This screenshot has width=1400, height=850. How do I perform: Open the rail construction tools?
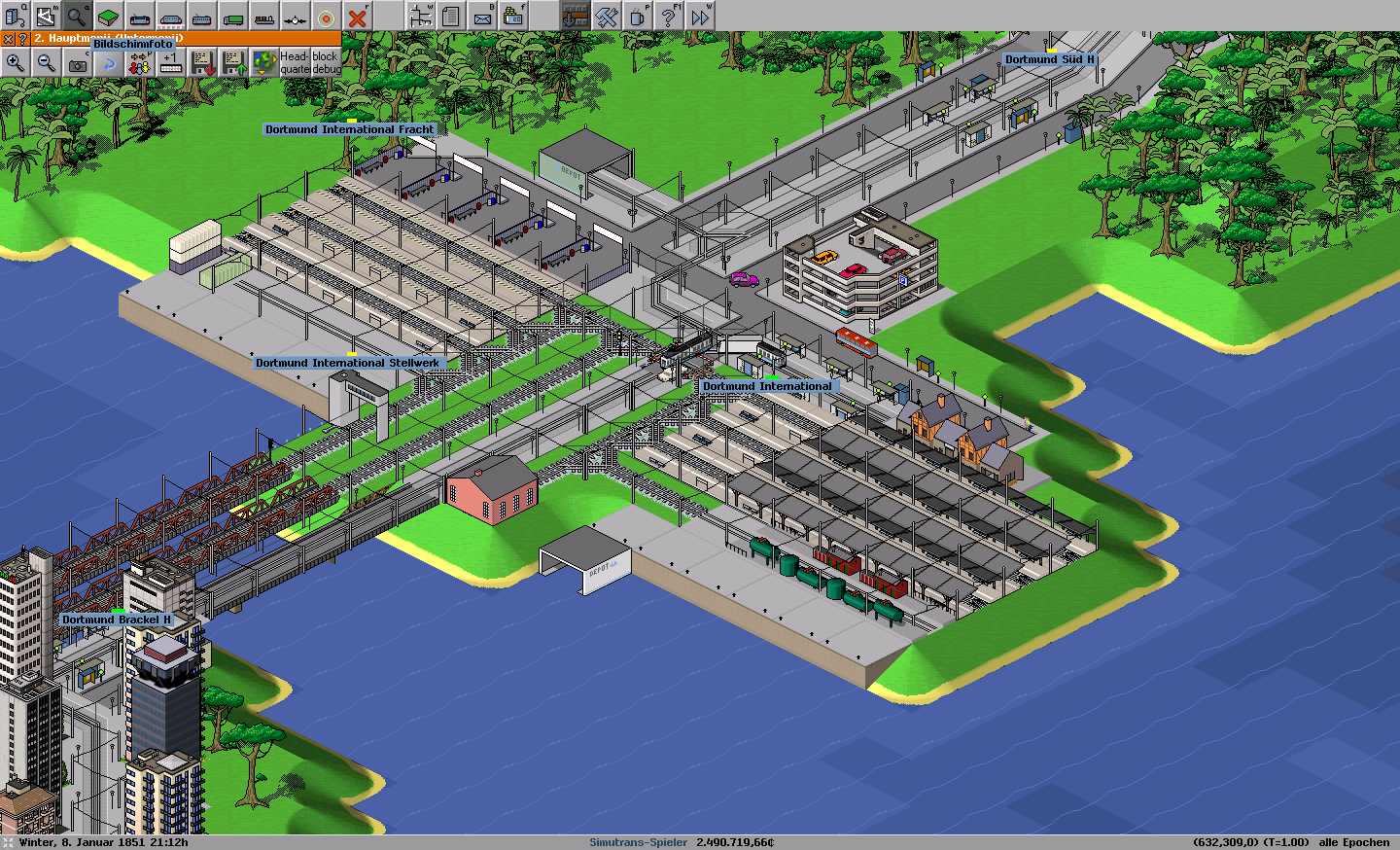coord(140,16)
